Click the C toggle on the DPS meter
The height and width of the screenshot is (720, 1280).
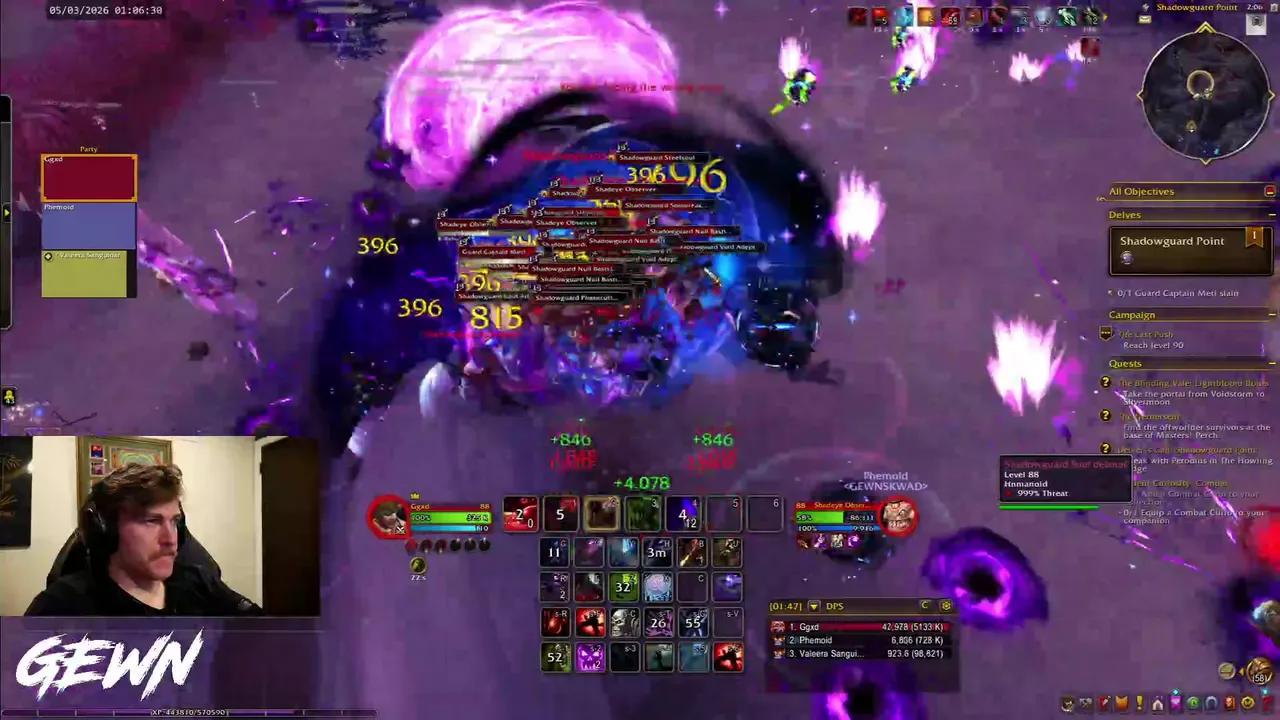[923, 605]
